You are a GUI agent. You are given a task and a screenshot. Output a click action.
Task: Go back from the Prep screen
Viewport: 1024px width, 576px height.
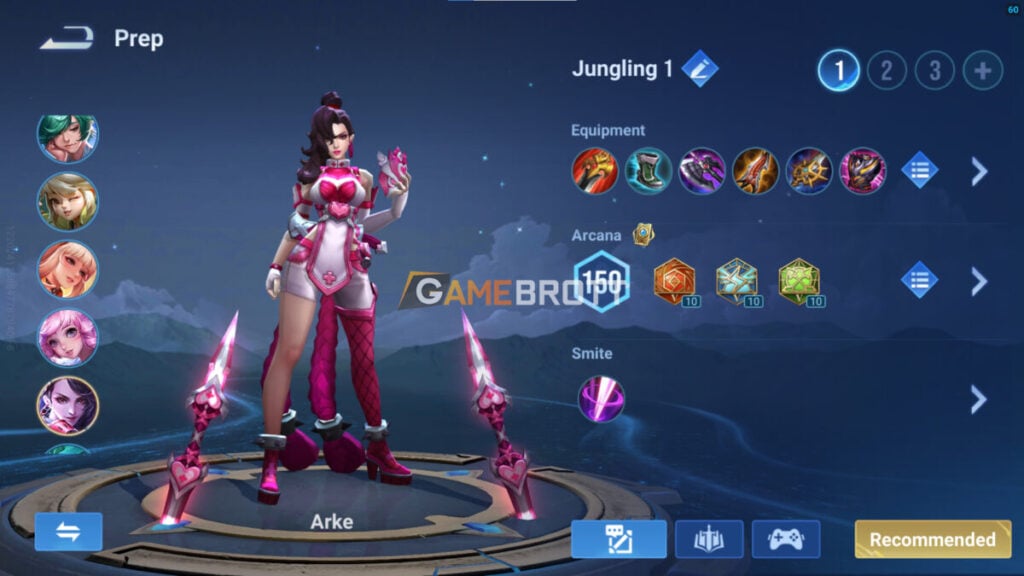pyautogui.click(x=67, y=39)
